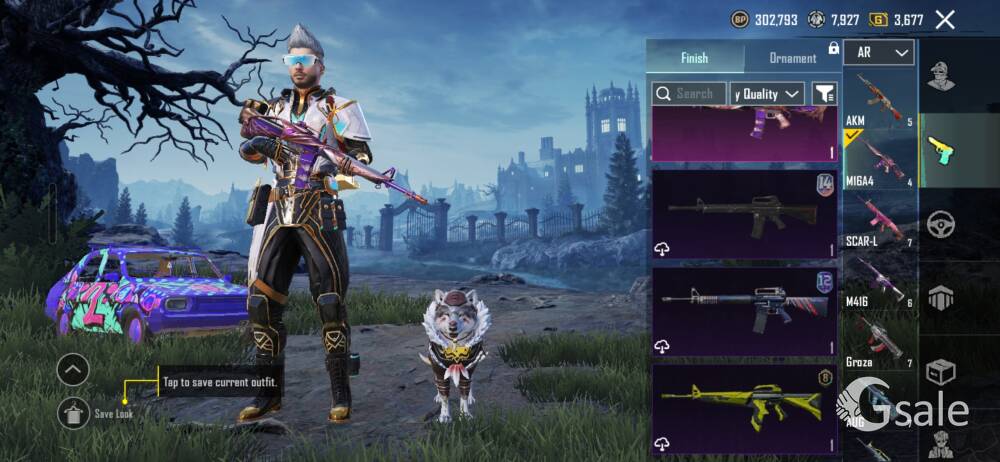This screenshot has height=462, width=1000.
Task: Open the locked Ornament tab
Action: pyautogui.click(x=793, y=58)
